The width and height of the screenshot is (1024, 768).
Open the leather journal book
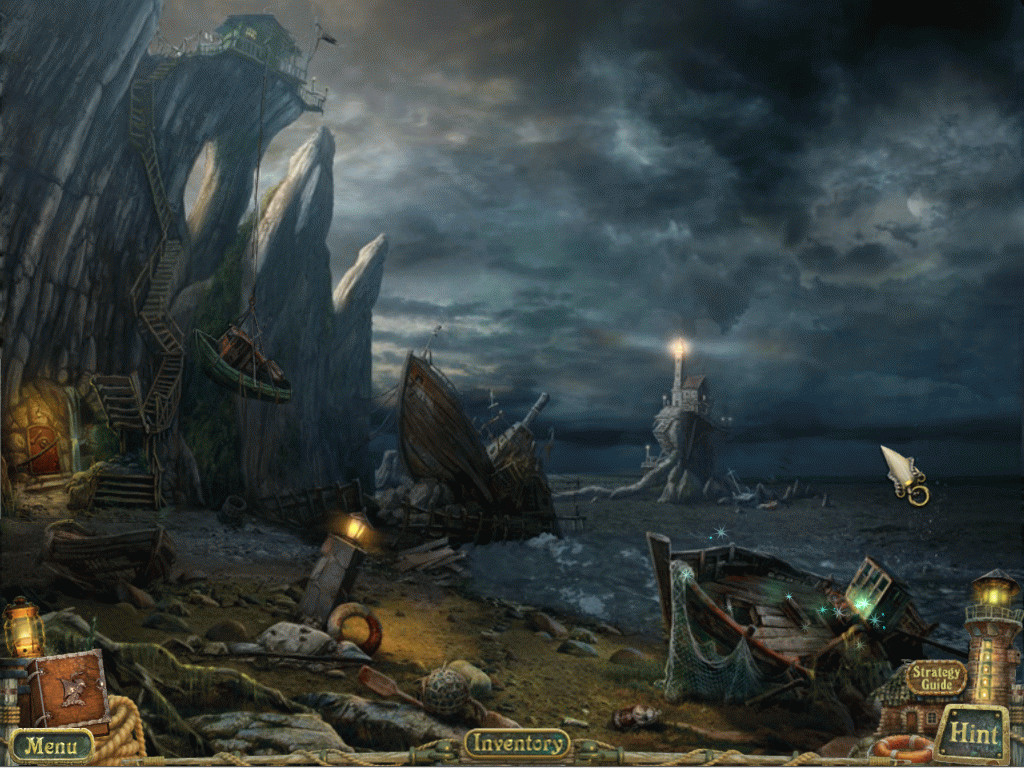pos(67,690)
